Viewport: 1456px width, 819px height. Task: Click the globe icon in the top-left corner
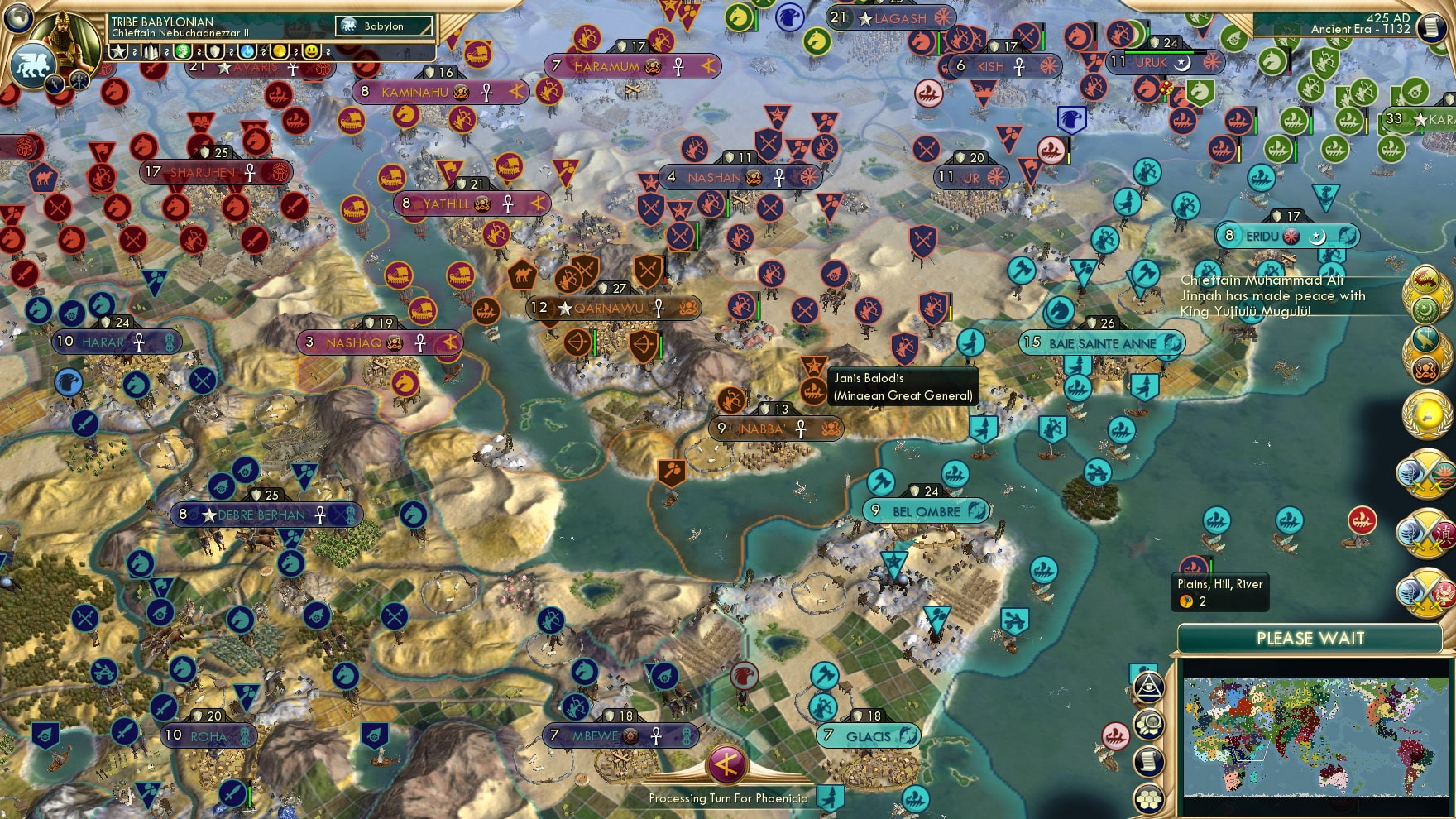coord(18,17)
